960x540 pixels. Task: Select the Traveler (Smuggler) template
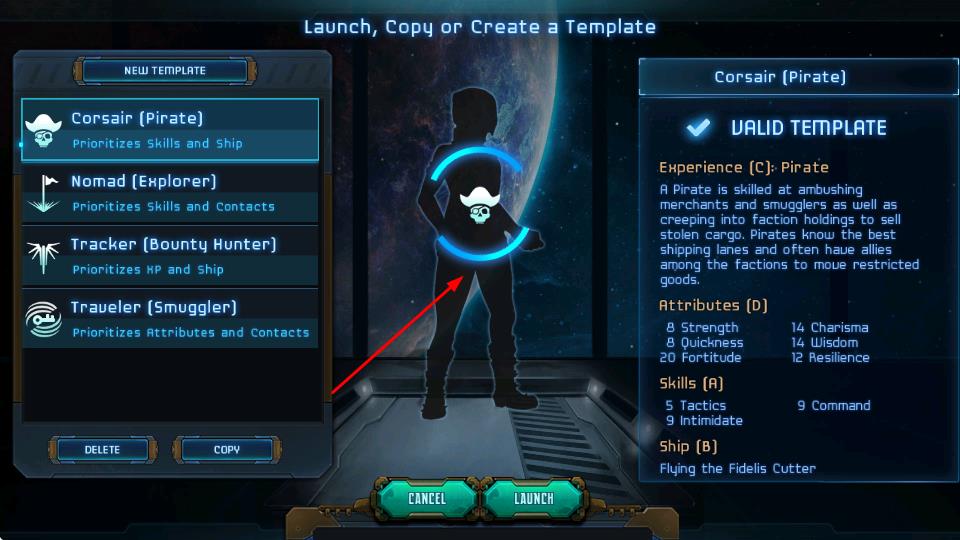click(x=170, y=319)
